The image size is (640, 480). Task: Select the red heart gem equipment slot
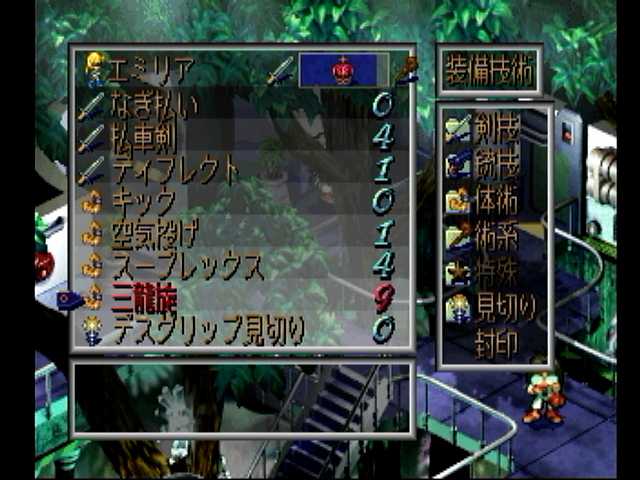[x=343, y=70]
